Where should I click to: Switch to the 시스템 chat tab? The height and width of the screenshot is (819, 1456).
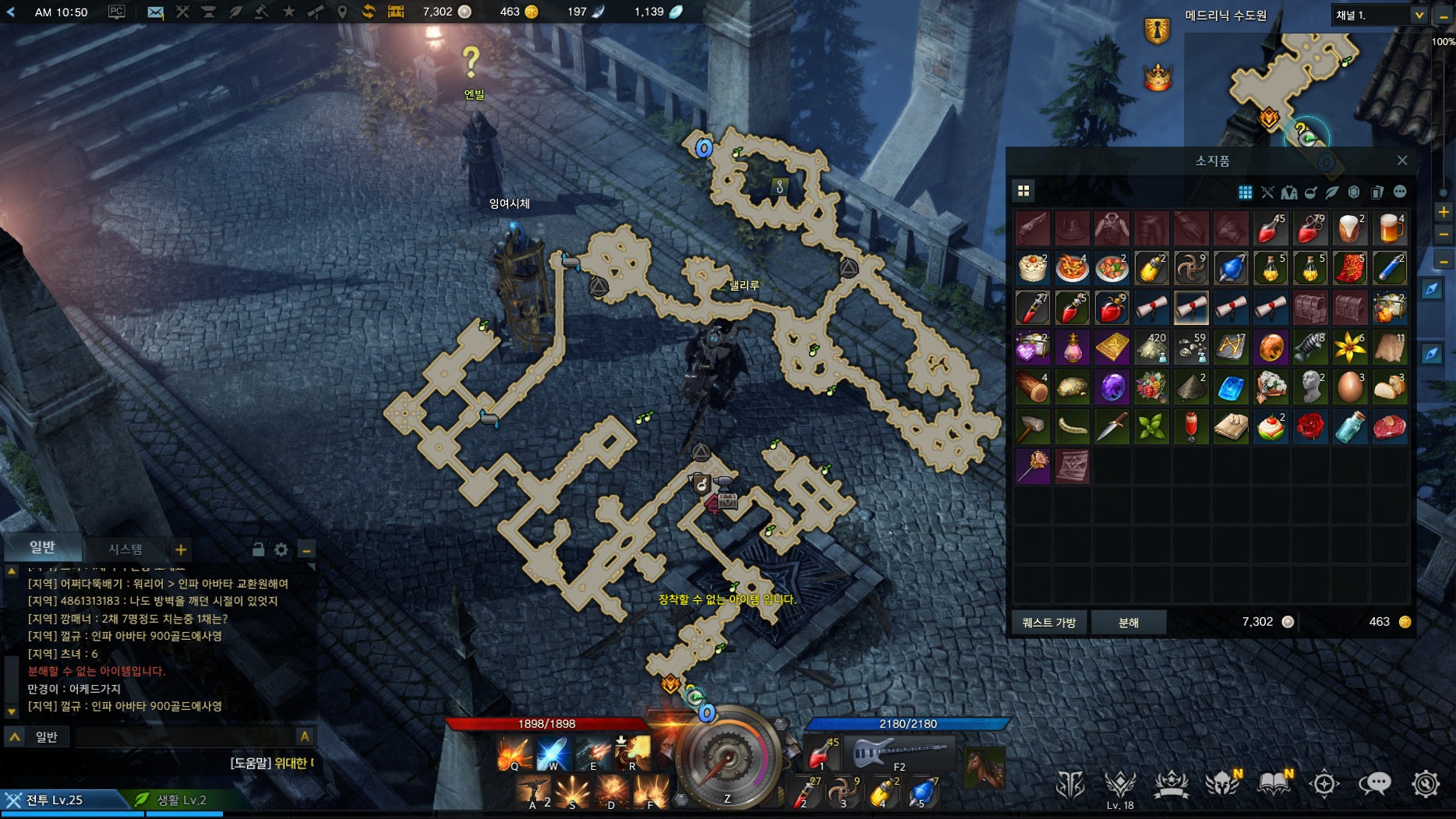(x=125, y=549)
